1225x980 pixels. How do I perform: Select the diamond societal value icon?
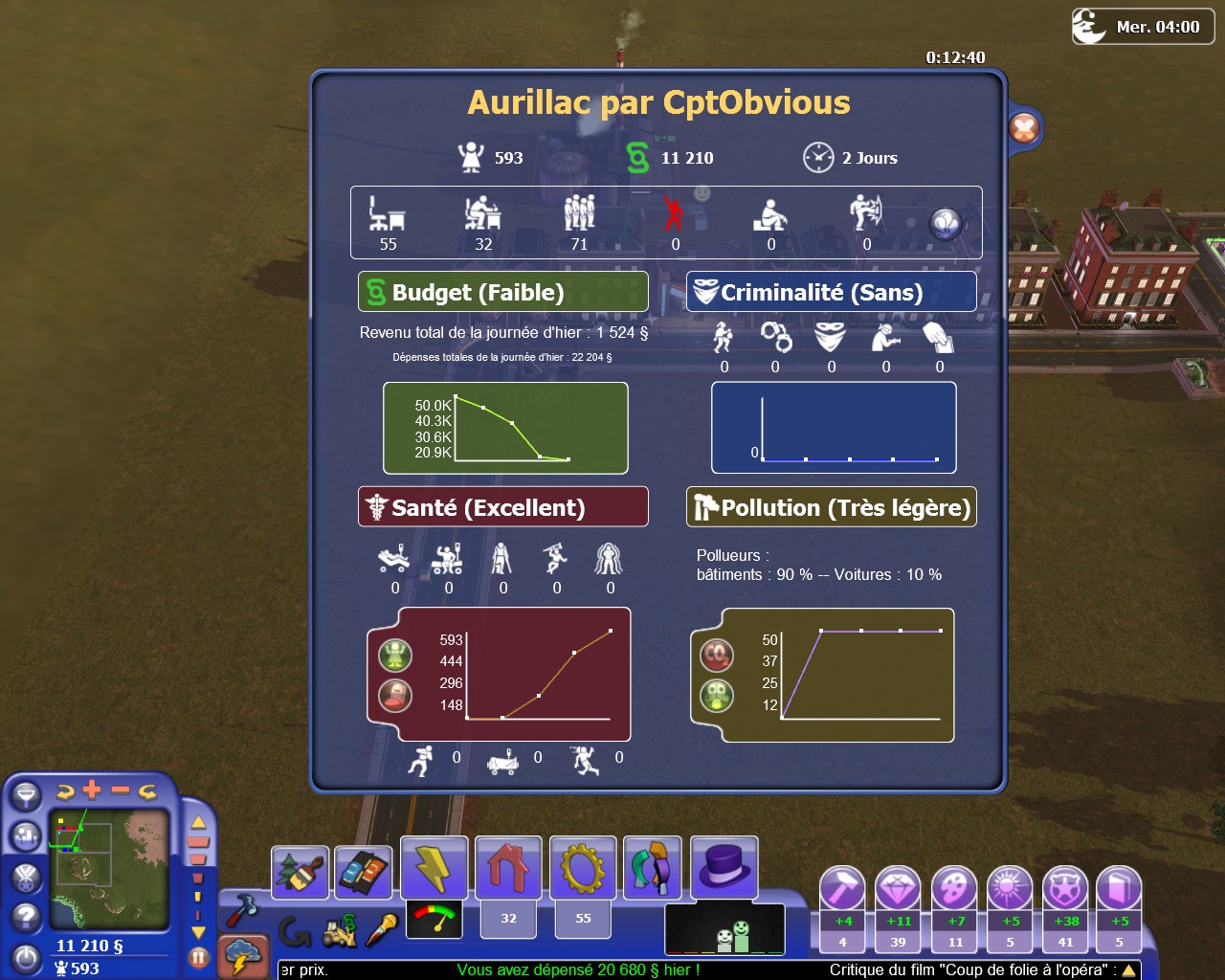coord(898,889)
